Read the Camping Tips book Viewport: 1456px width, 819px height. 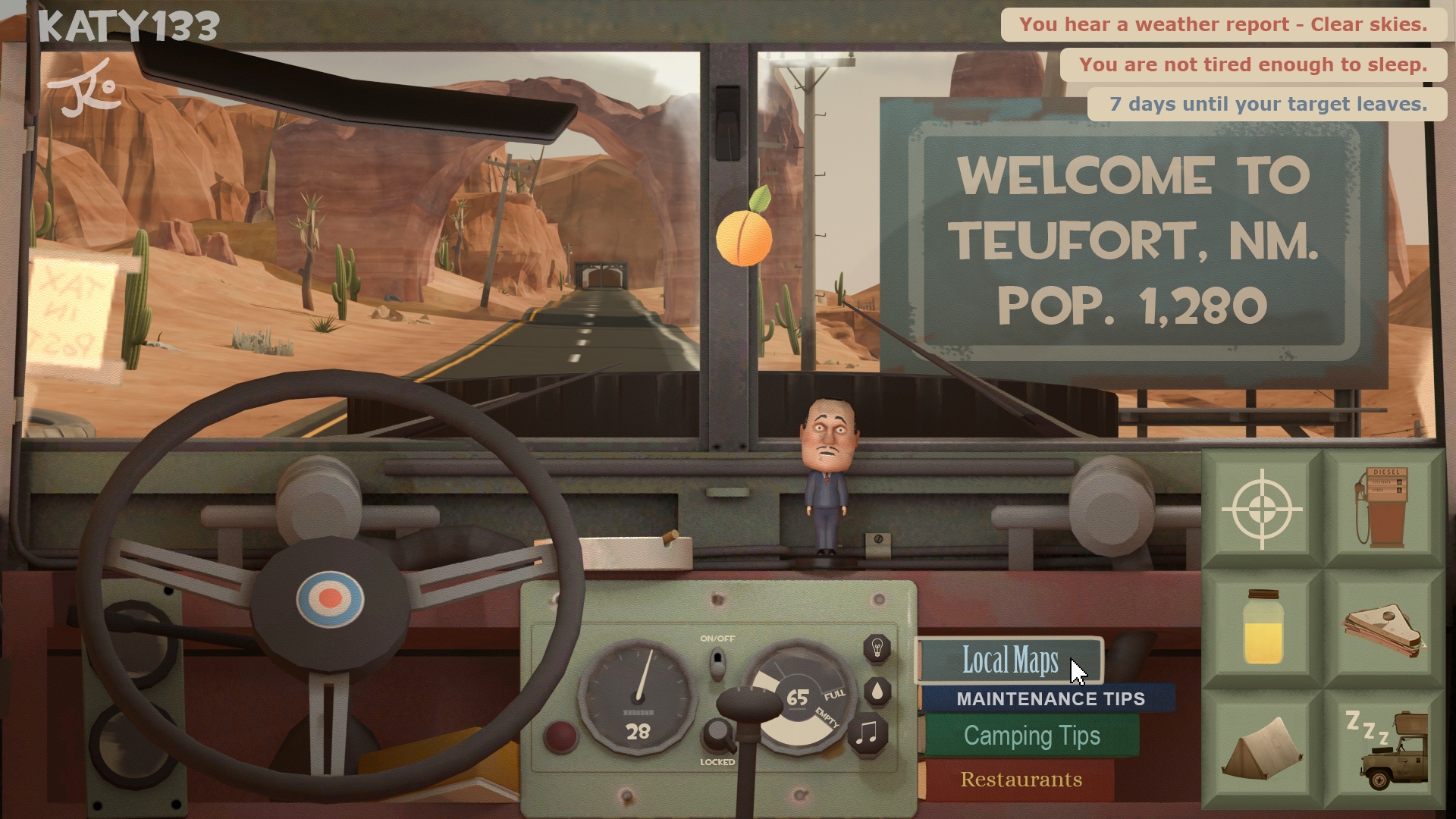[1031, 736]
